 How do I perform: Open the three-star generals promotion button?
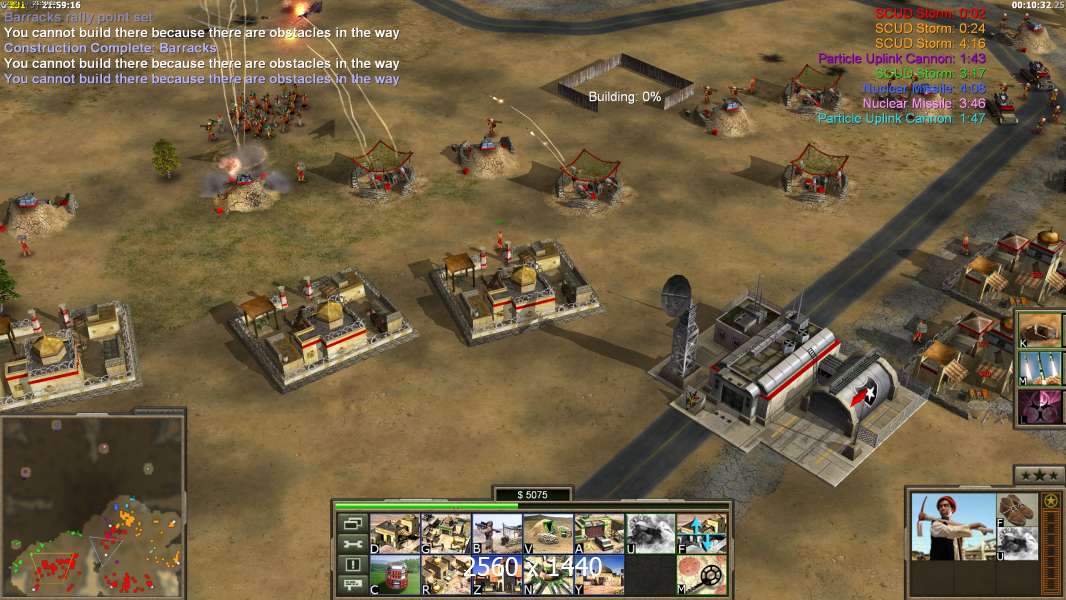[x=1038, y=475]
